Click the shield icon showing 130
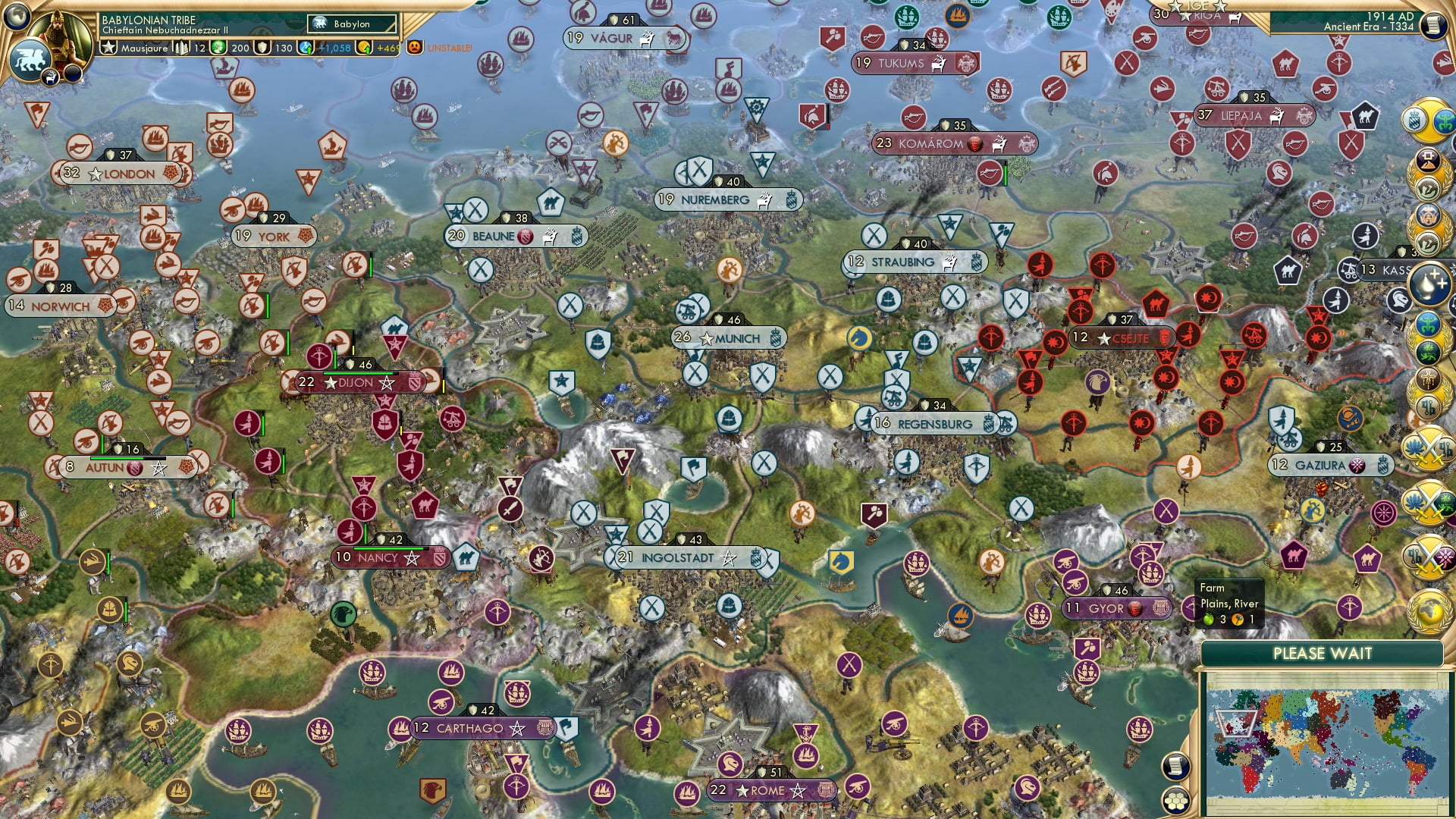Image resolution: width=1456 pixels, height=819 pixels. (263, 48)
